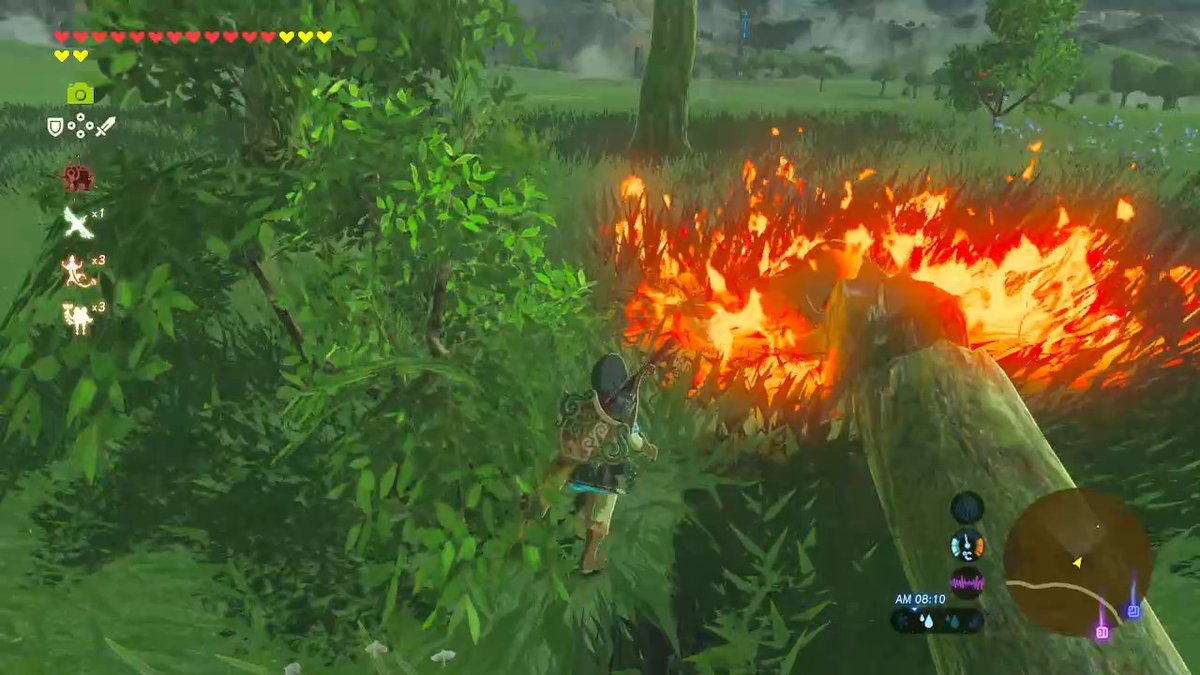Click the shield quick-select icon
This screenshot has width=1200, height=675.
[55, 127]
